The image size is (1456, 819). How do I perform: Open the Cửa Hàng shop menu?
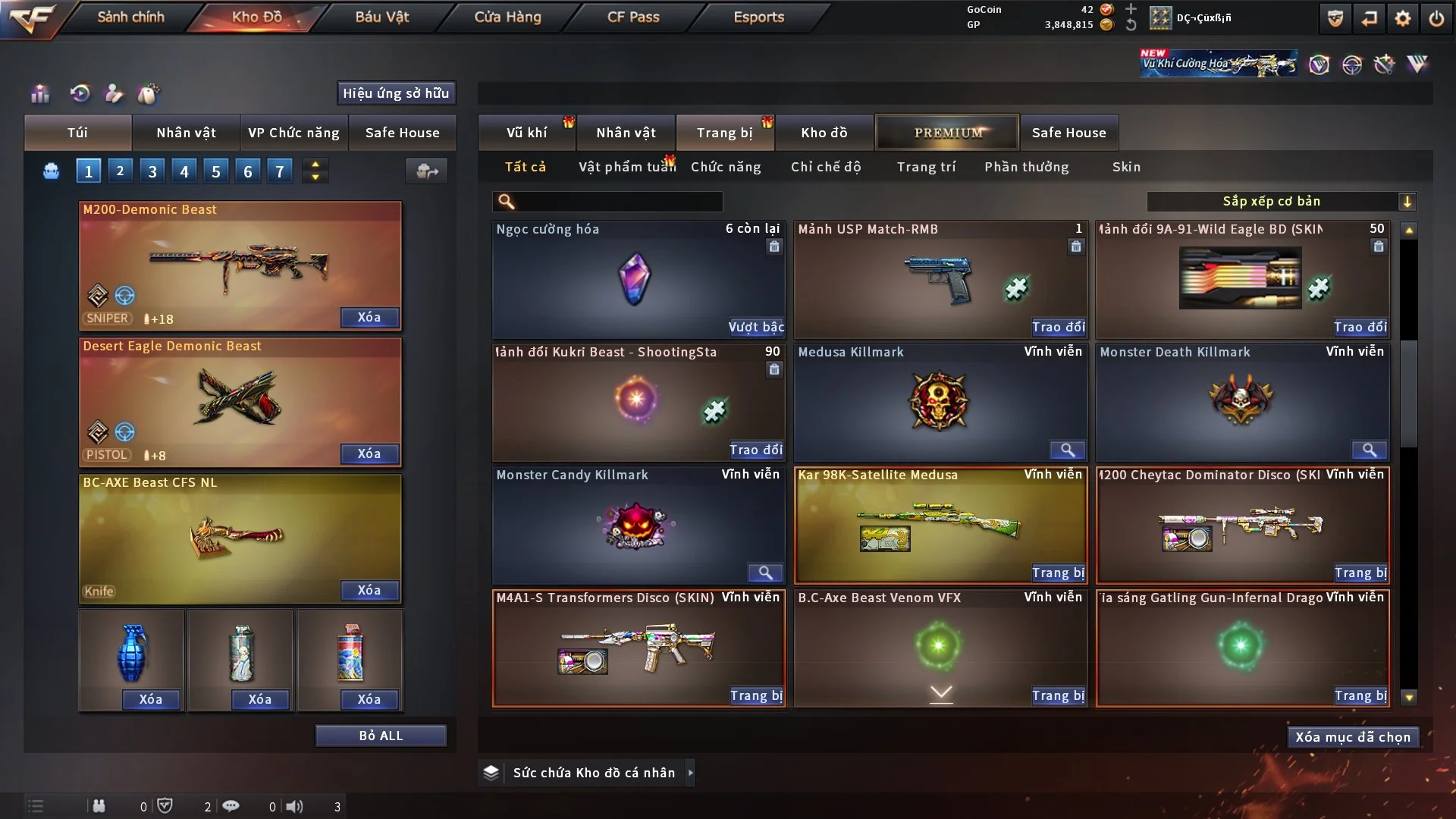tap(507, 17)
